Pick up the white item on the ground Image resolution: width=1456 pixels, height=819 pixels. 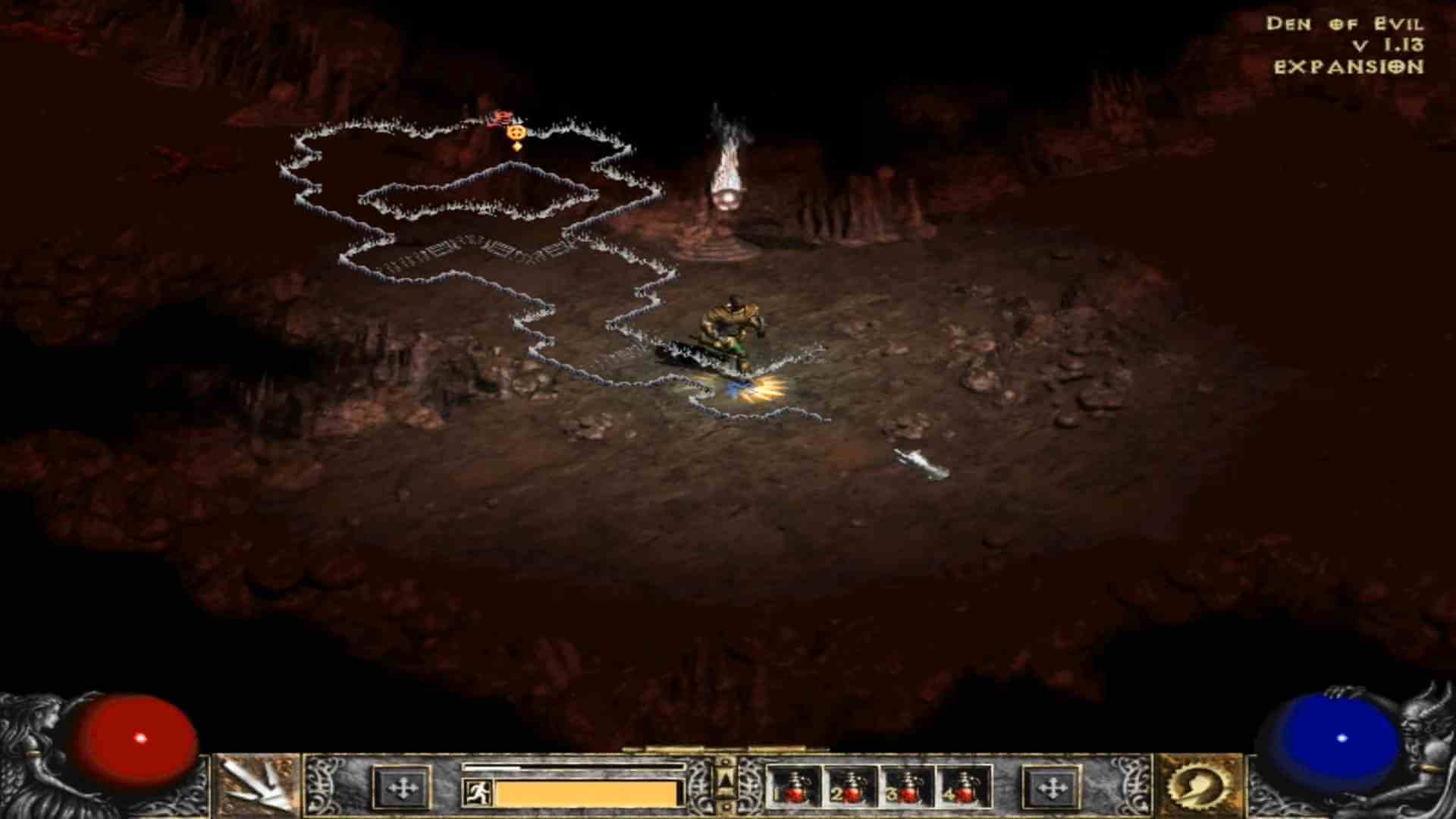(921, 461)
